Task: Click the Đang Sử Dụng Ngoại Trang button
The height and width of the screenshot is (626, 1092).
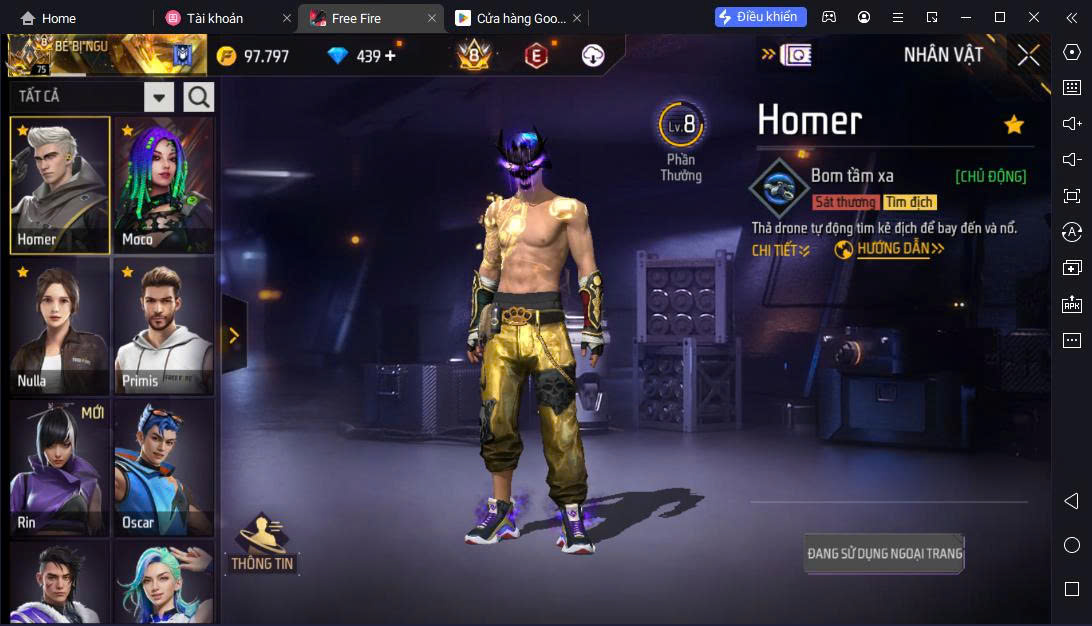Action: tap(884, 553)
